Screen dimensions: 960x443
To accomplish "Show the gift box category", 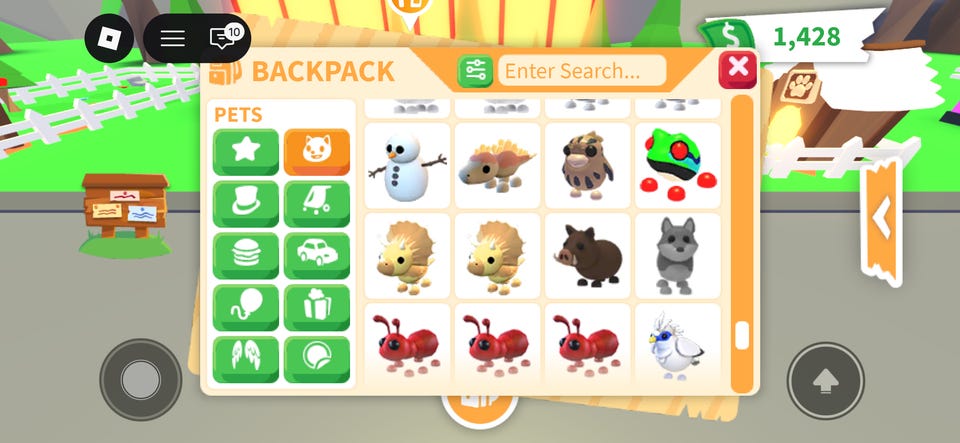I will (x=317, y=308).
